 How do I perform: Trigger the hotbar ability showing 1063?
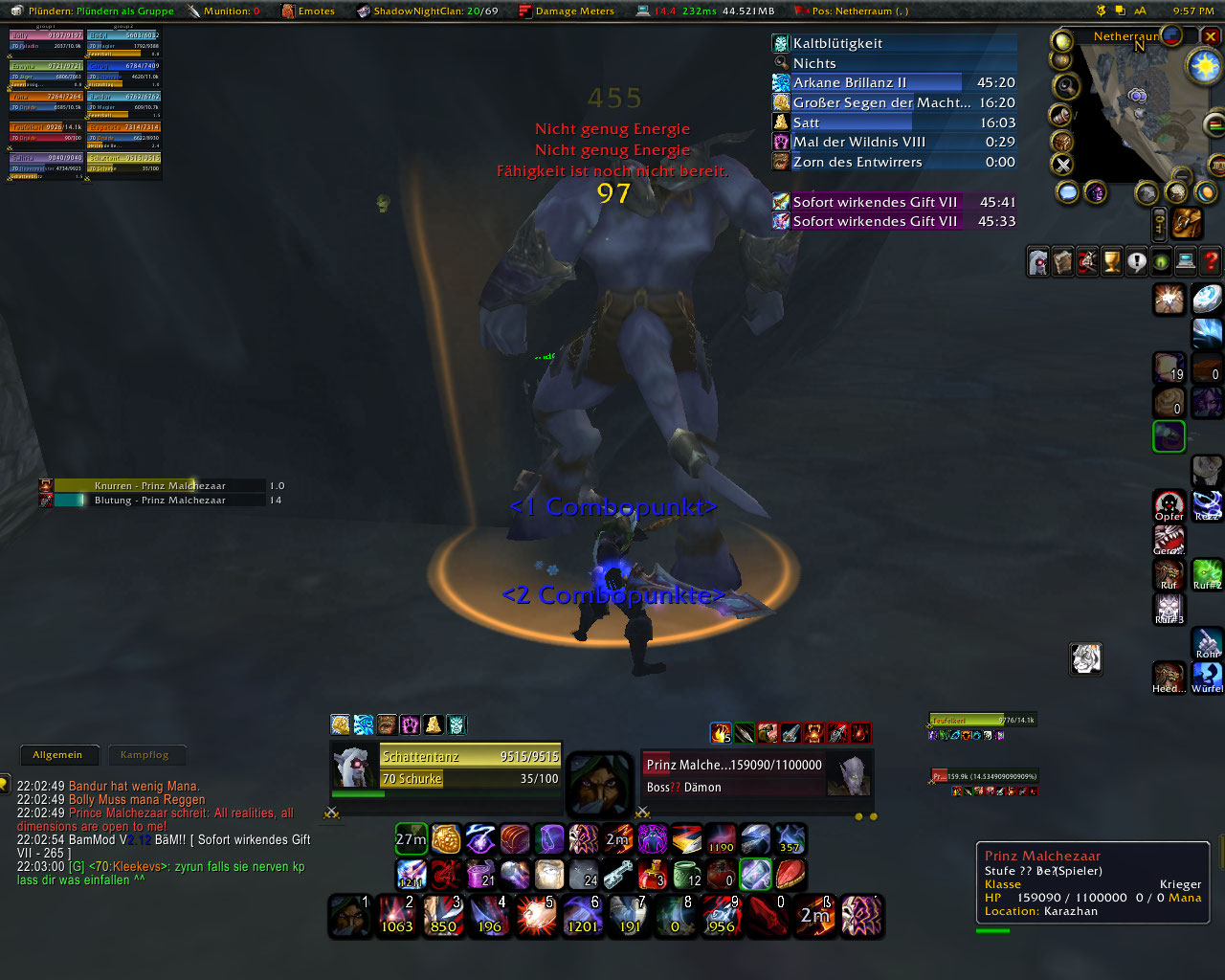coord(397,916)
